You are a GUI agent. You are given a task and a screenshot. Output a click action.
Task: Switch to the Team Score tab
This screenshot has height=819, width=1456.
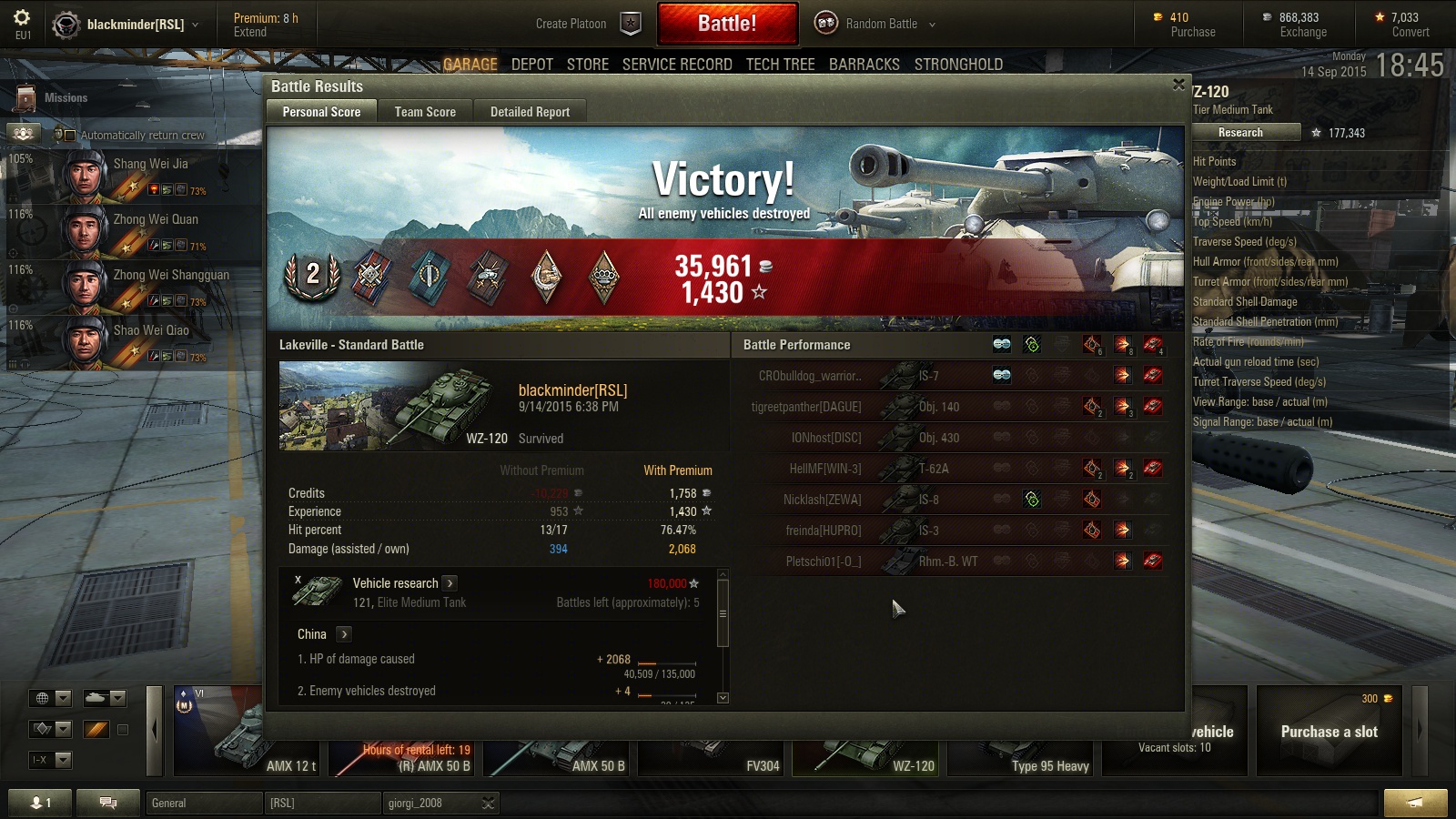tap(425, 112)
